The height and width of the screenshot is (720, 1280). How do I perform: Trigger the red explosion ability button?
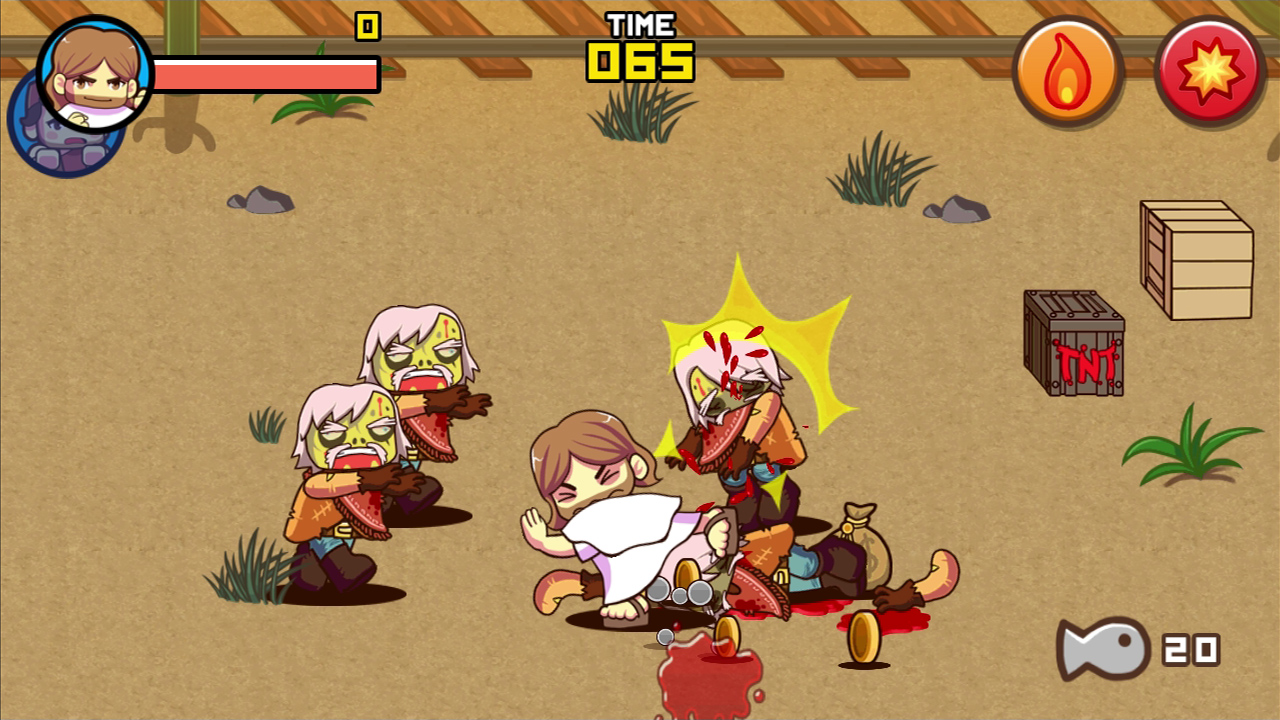1210,71
